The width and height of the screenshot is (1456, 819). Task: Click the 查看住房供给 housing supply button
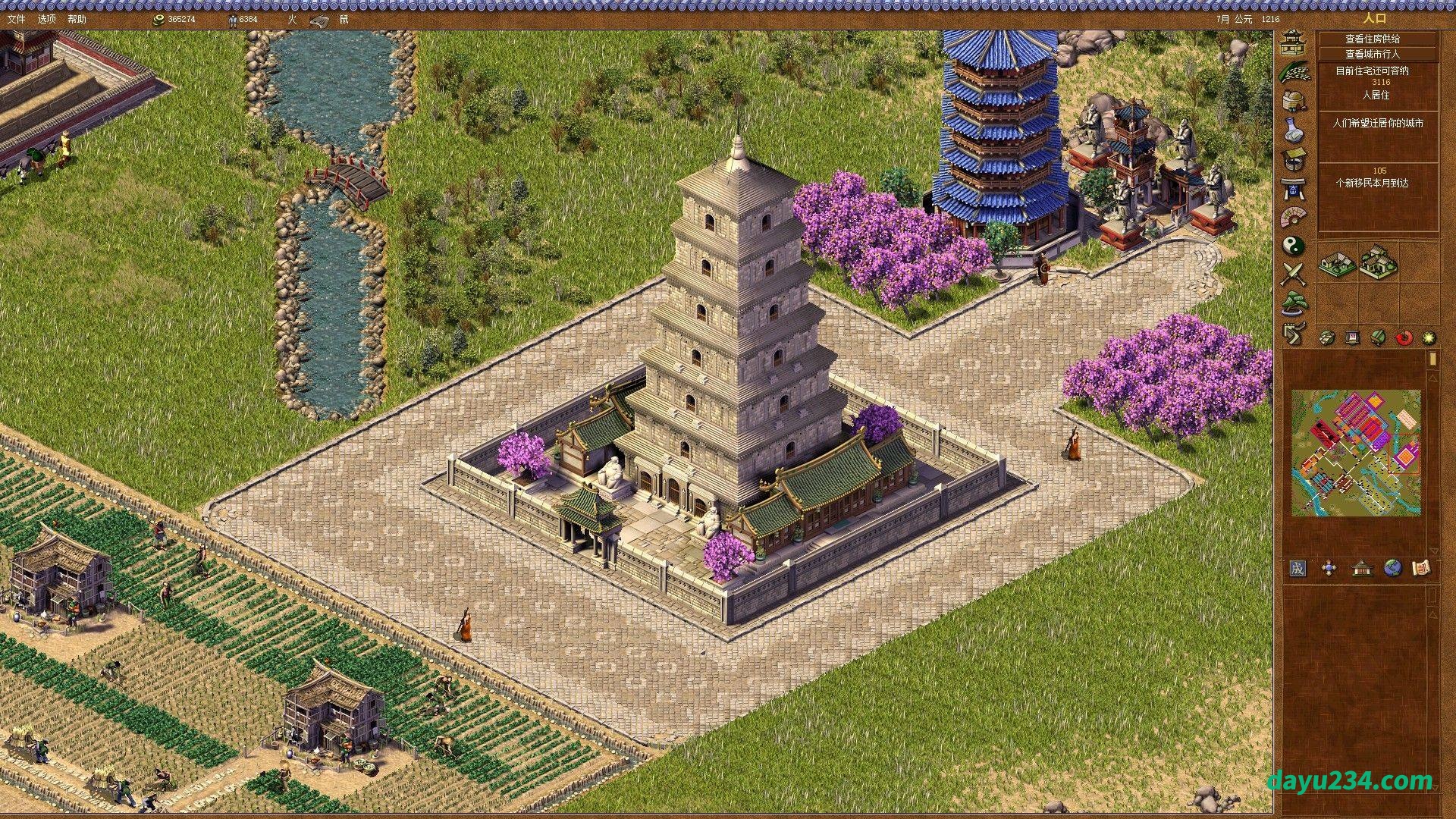click(1377, 39)
